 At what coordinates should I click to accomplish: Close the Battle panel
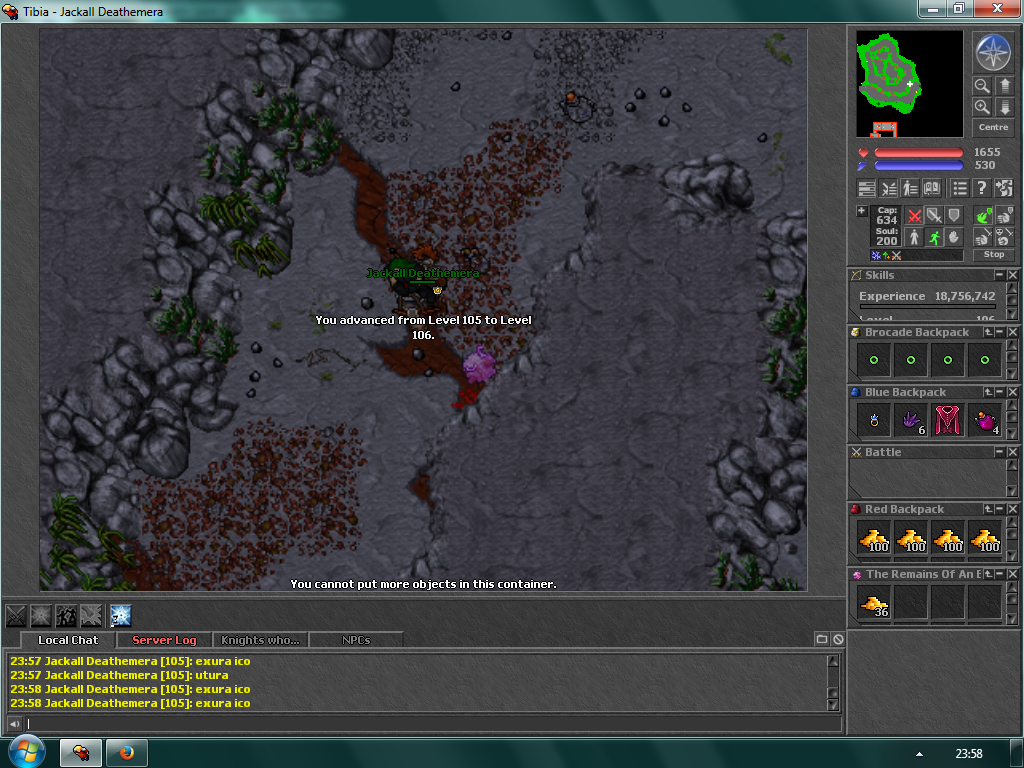tap(1013, 452)
